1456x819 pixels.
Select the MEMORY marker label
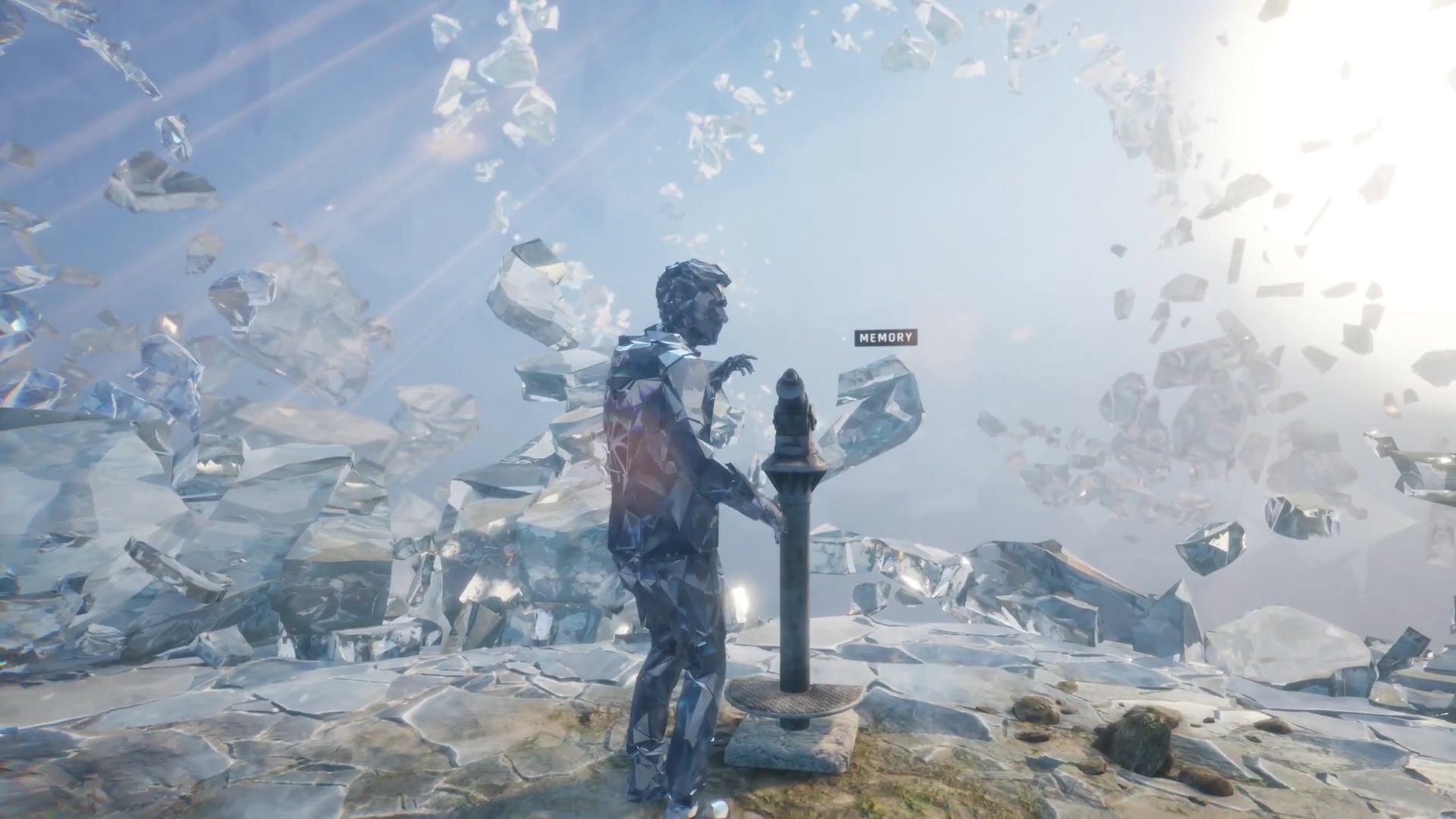[x=886, y=338]
